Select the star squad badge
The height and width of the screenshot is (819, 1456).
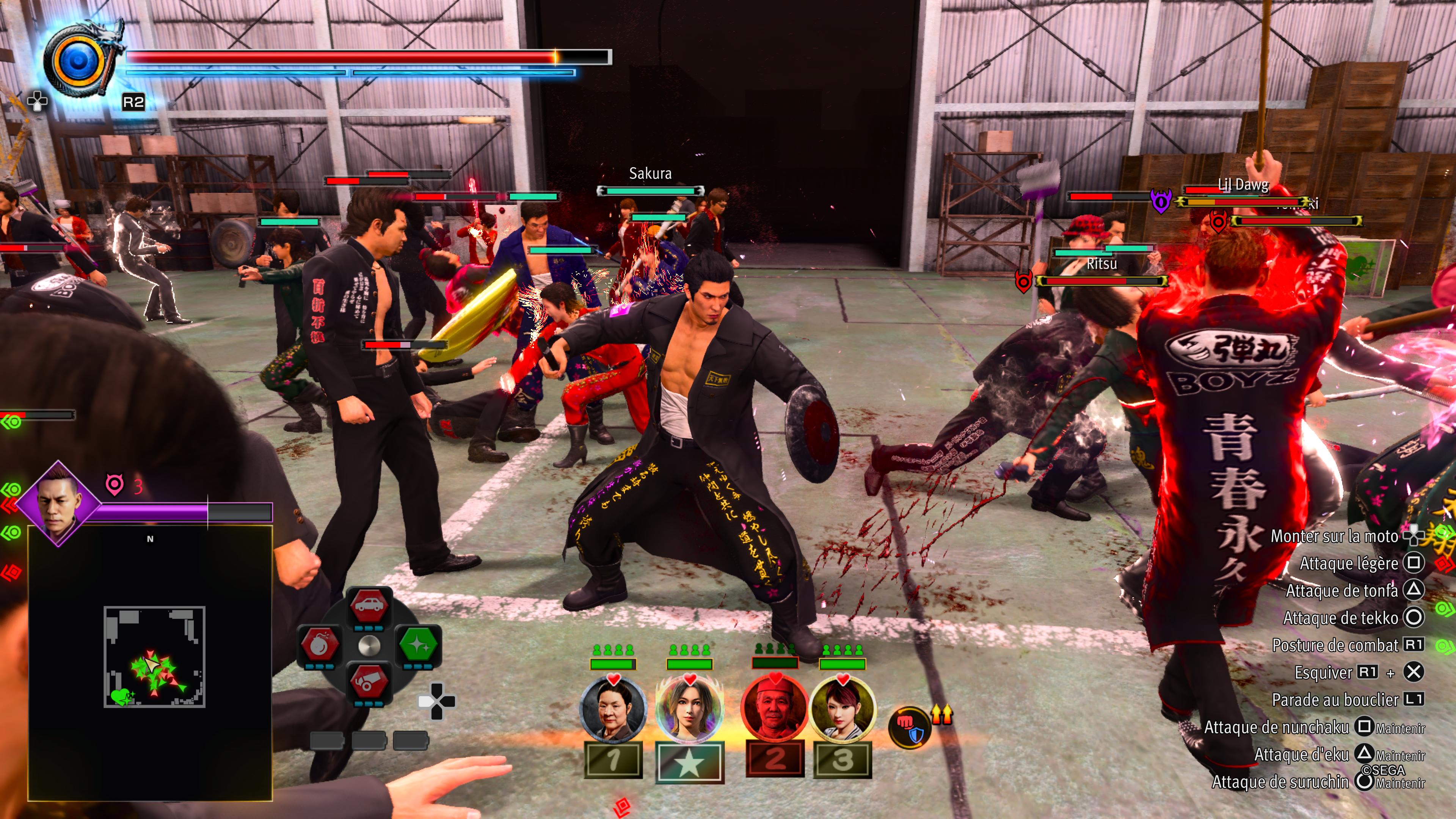tap(690, 763)
